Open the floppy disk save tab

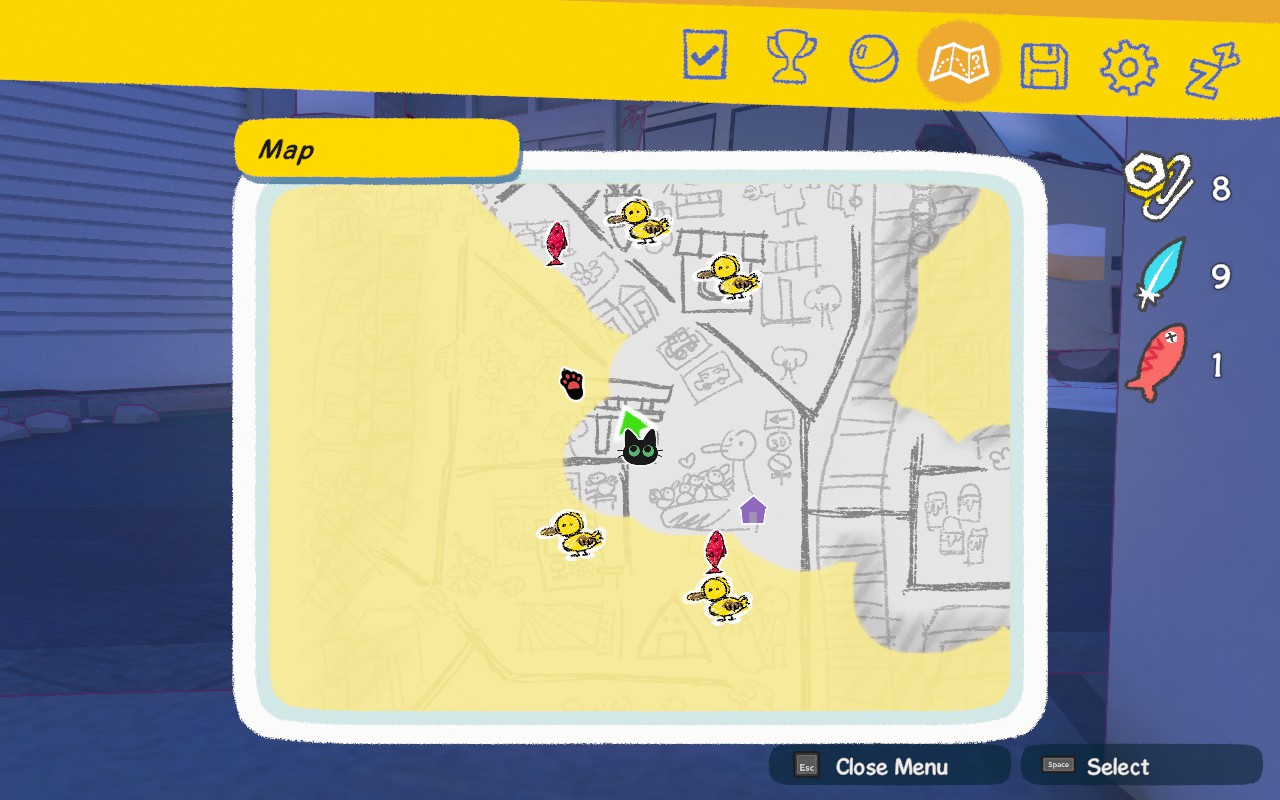1043,66
